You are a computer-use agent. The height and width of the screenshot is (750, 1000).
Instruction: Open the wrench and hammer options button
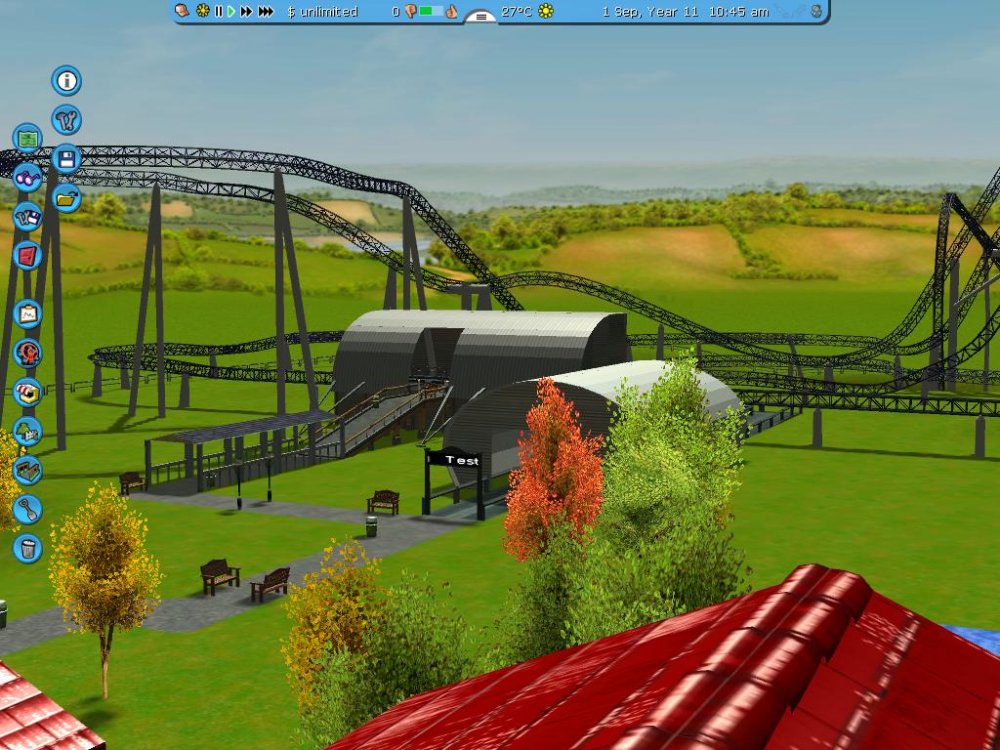tap(67, 120)
